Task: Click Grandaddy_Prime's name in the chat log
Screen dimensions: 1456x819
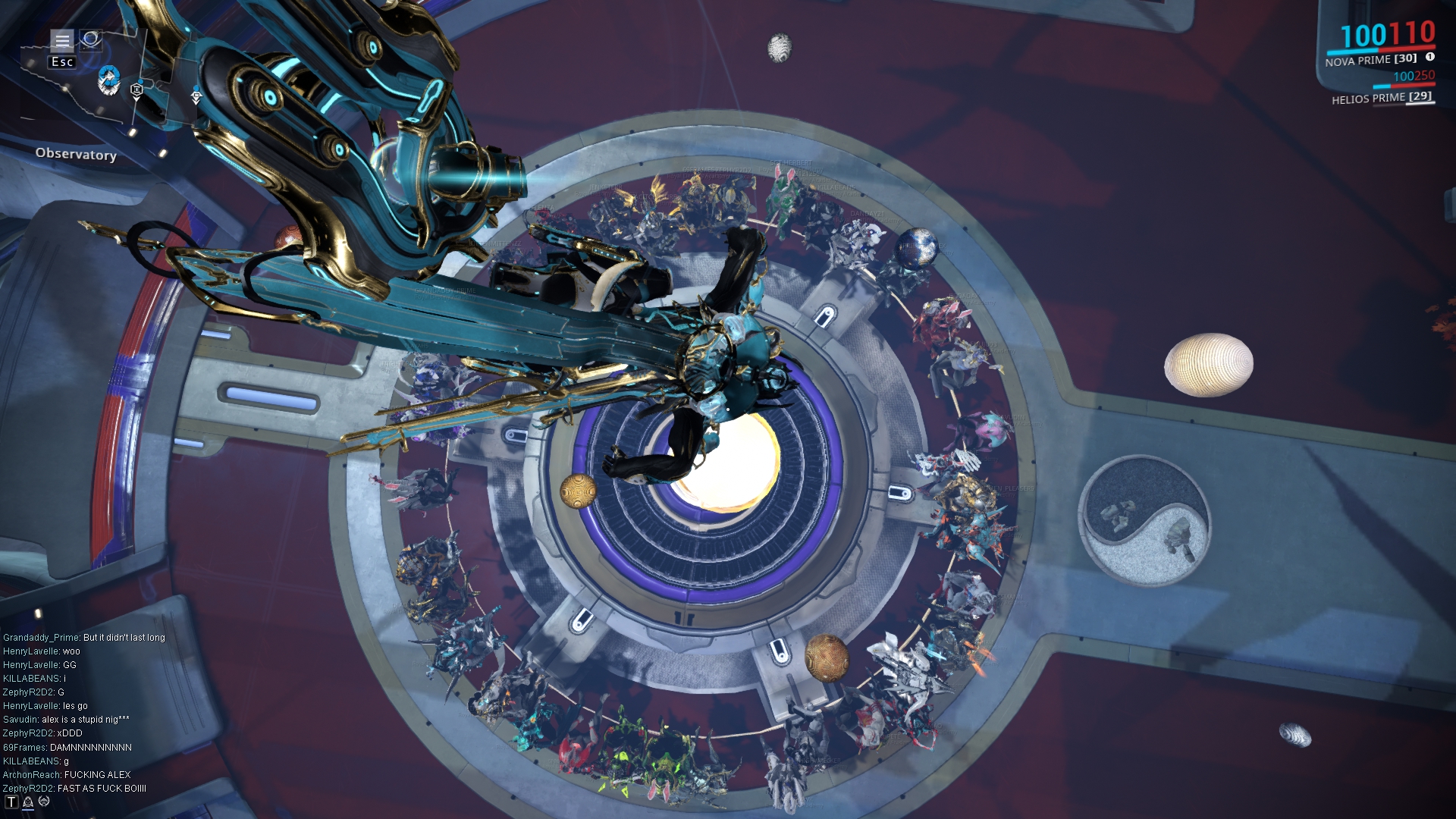Action: tap(41, 638)
